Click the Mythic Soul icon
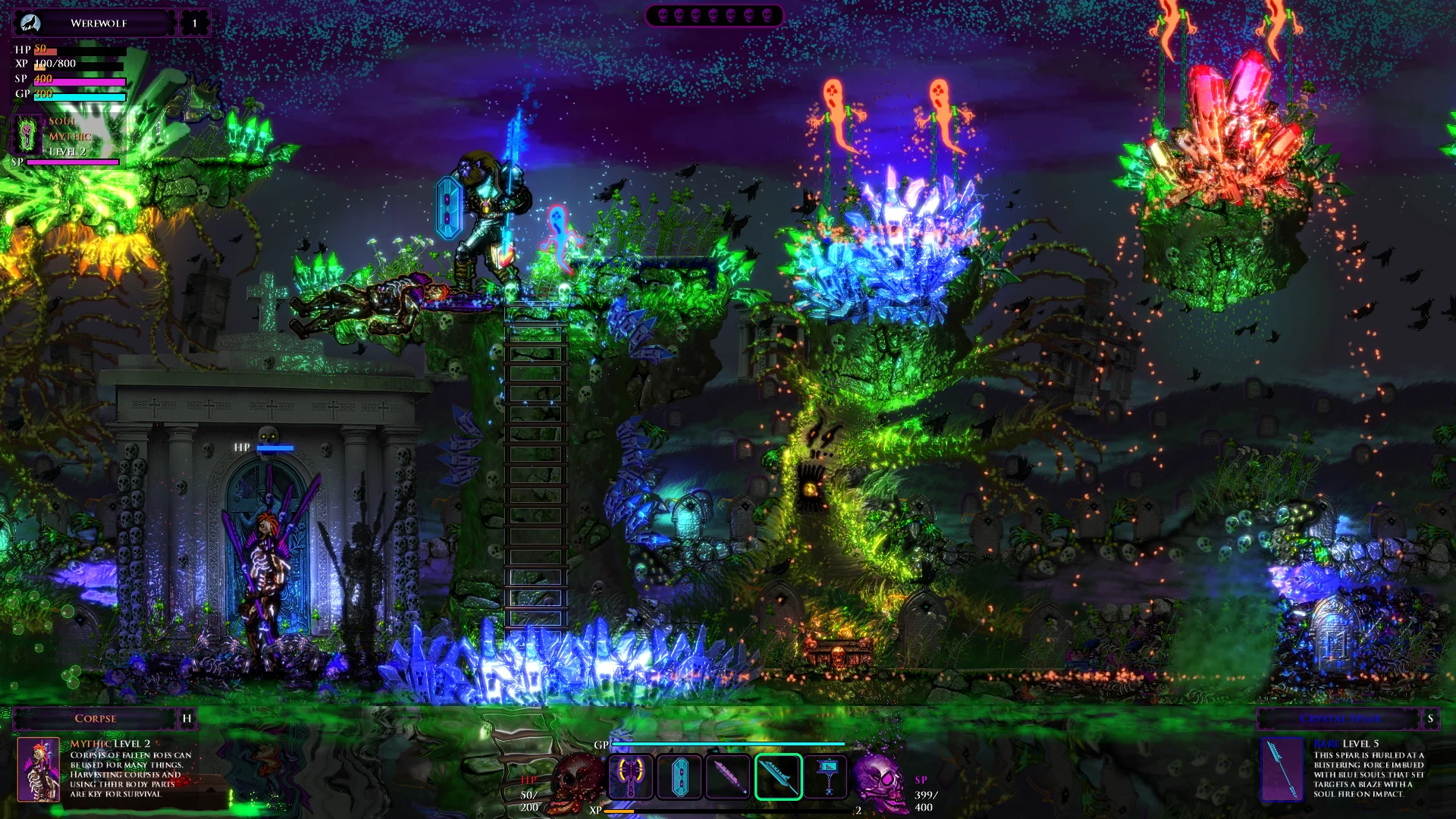Viewport: 1456px width, 819px height. click(28, 135)
